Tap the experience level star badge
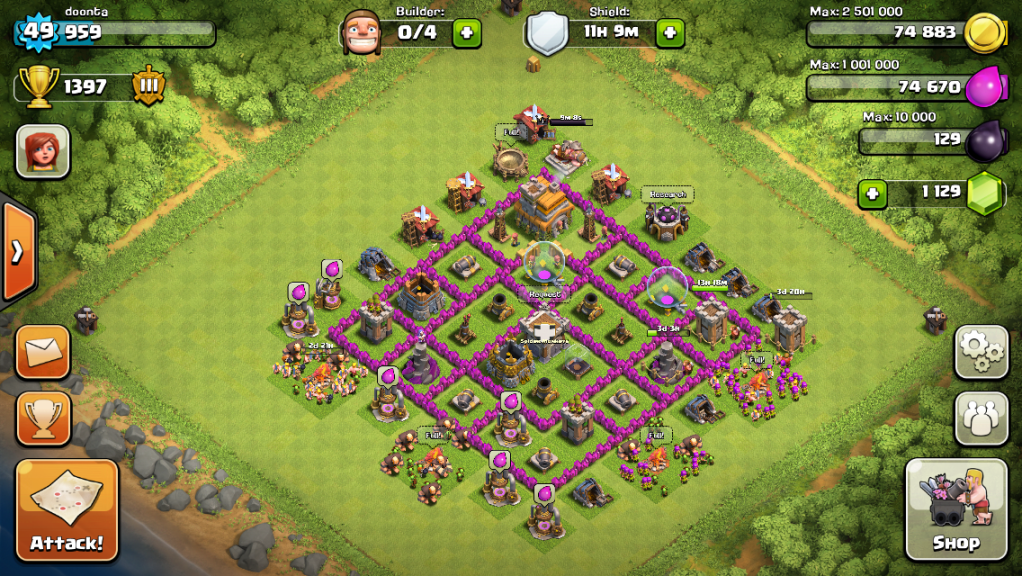 [x=39, y=32]
